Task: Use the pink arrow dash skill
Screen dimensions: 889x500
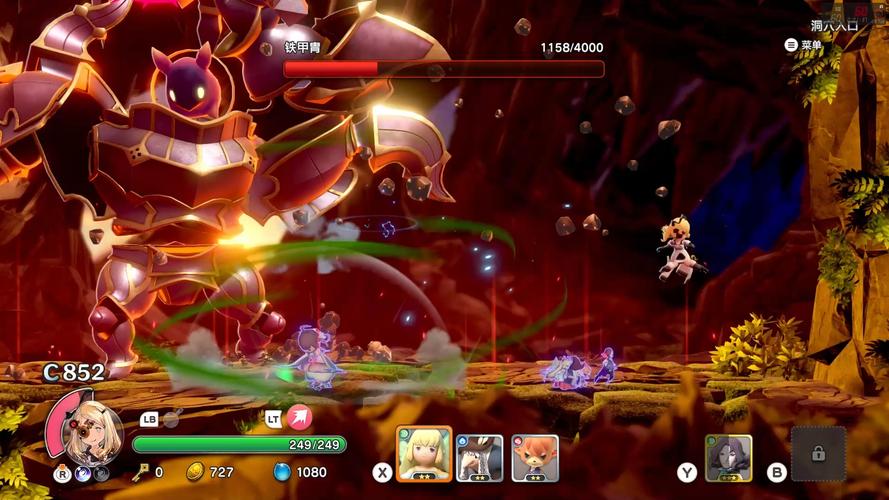Action: tap(299, 418)
